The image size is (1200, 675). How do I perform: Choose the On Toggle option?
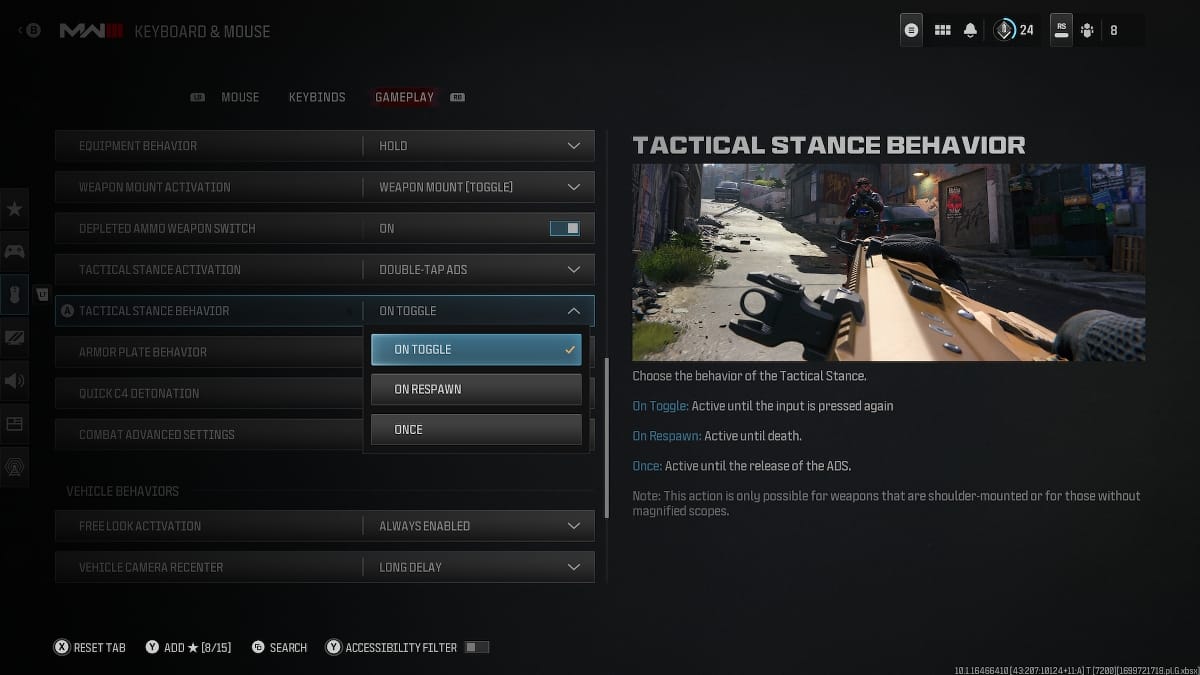click(476, 350)
